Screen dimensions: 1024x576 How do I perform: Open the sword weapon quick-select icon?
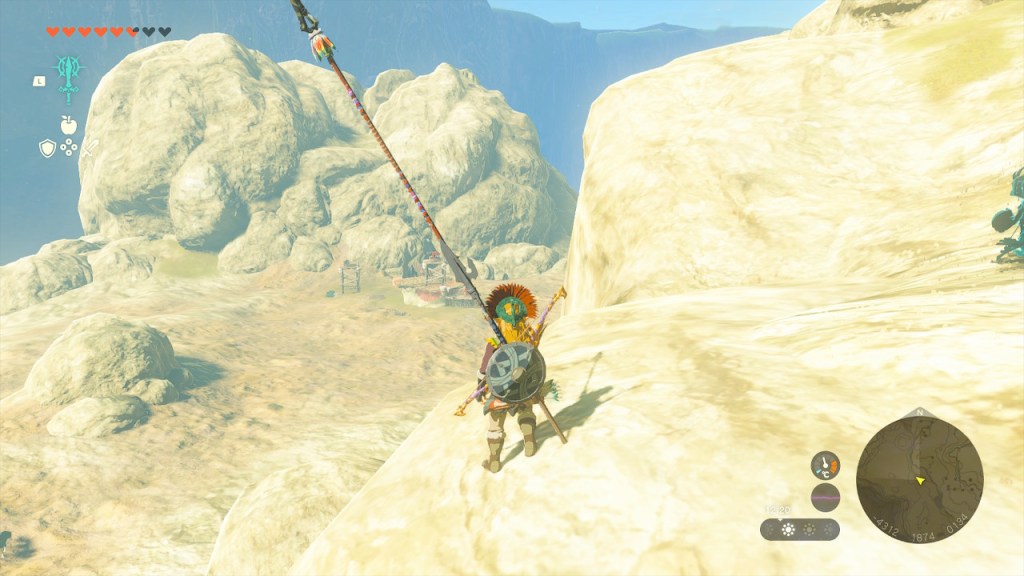(91, 148)
